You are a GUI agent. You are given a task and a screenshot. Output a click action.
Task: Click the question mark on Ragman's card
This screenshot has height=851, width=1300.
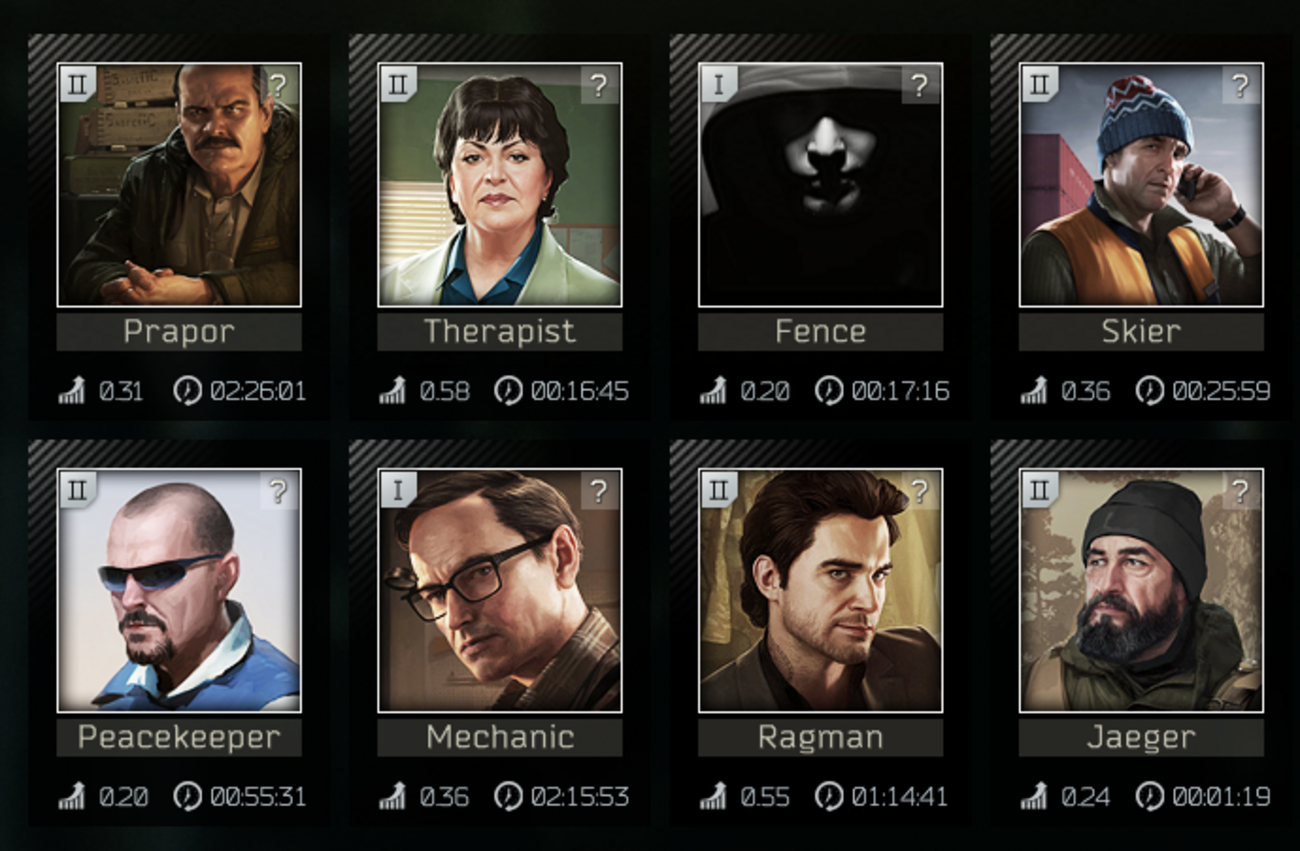(x=921, y=491)
